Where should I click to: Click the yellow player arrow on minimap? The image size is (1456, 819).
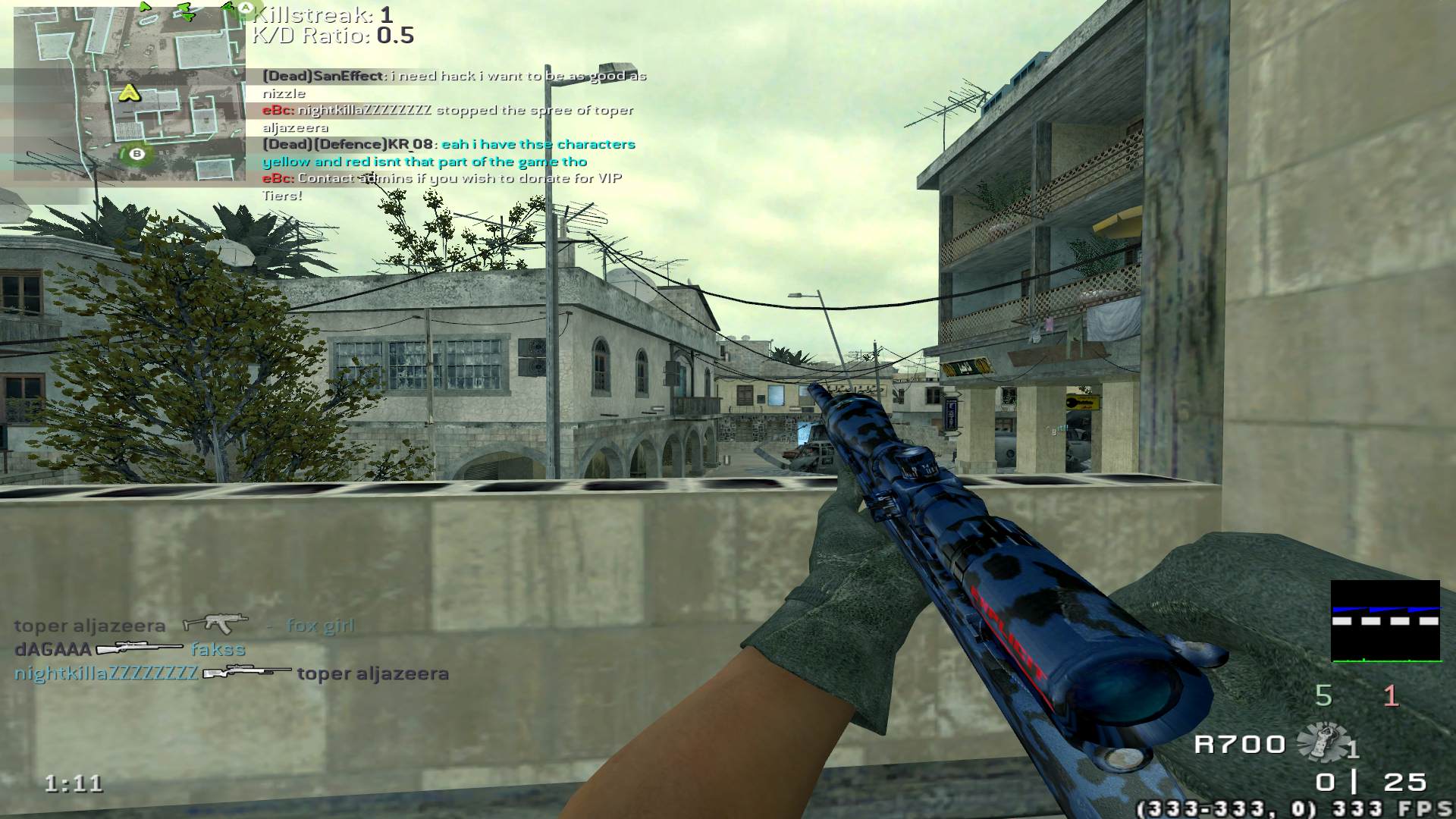[131, 93]
